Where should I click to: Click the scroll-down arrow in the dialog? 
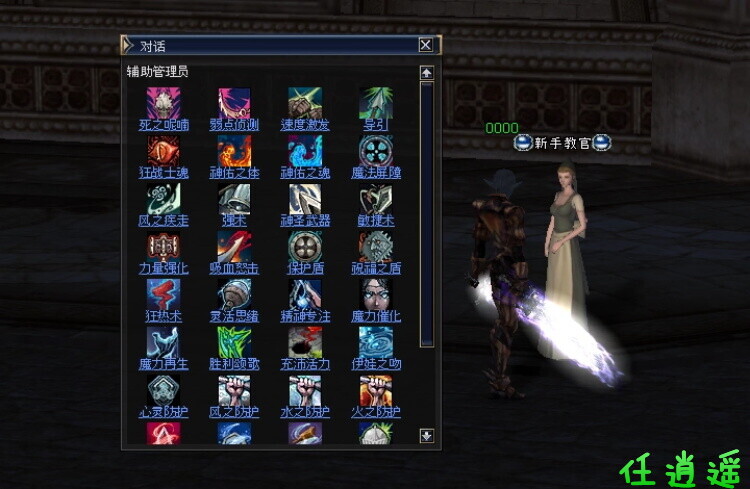coord(427,435)
